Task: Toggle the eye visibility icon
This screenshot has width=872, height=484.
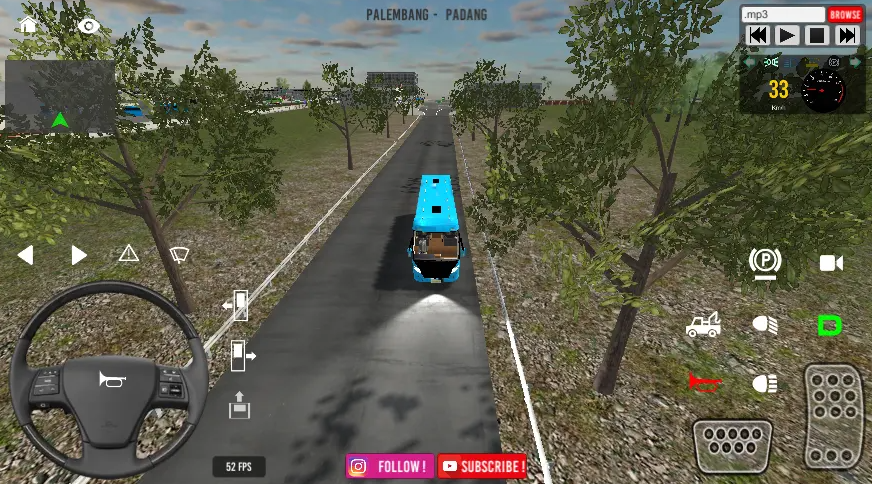Action: [90, 25]
